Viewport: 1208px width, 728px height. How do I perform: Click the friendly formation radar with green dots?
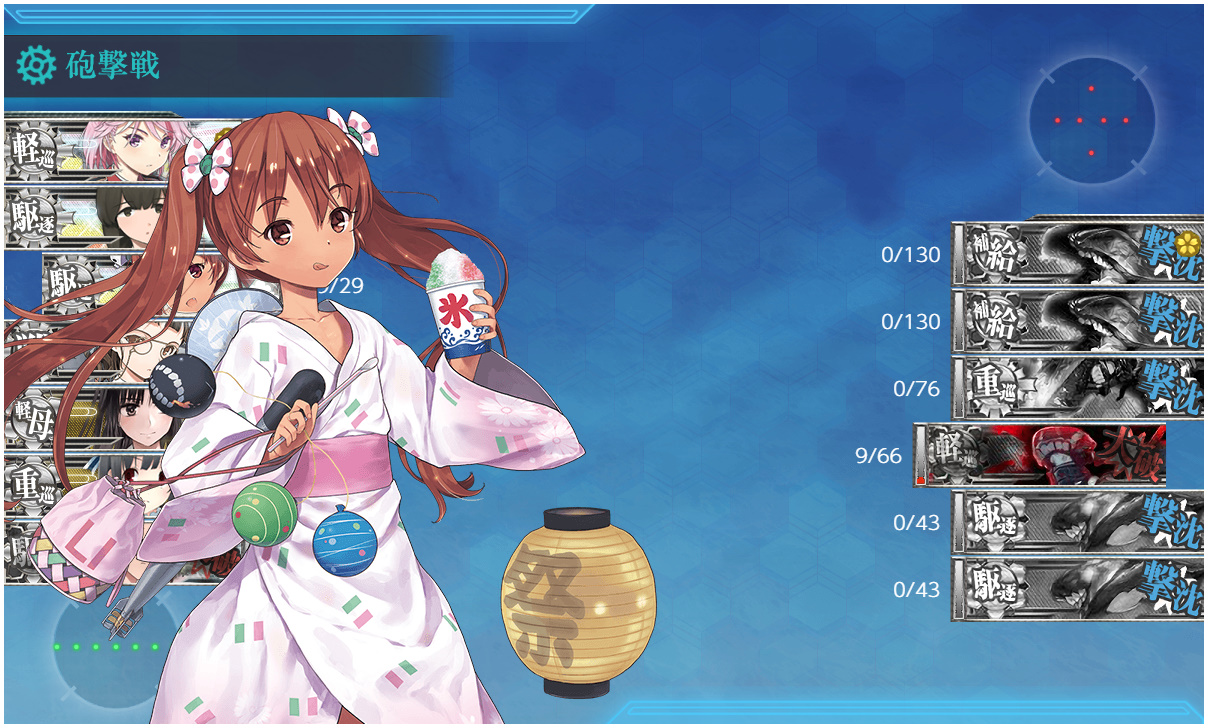[106, 646]
